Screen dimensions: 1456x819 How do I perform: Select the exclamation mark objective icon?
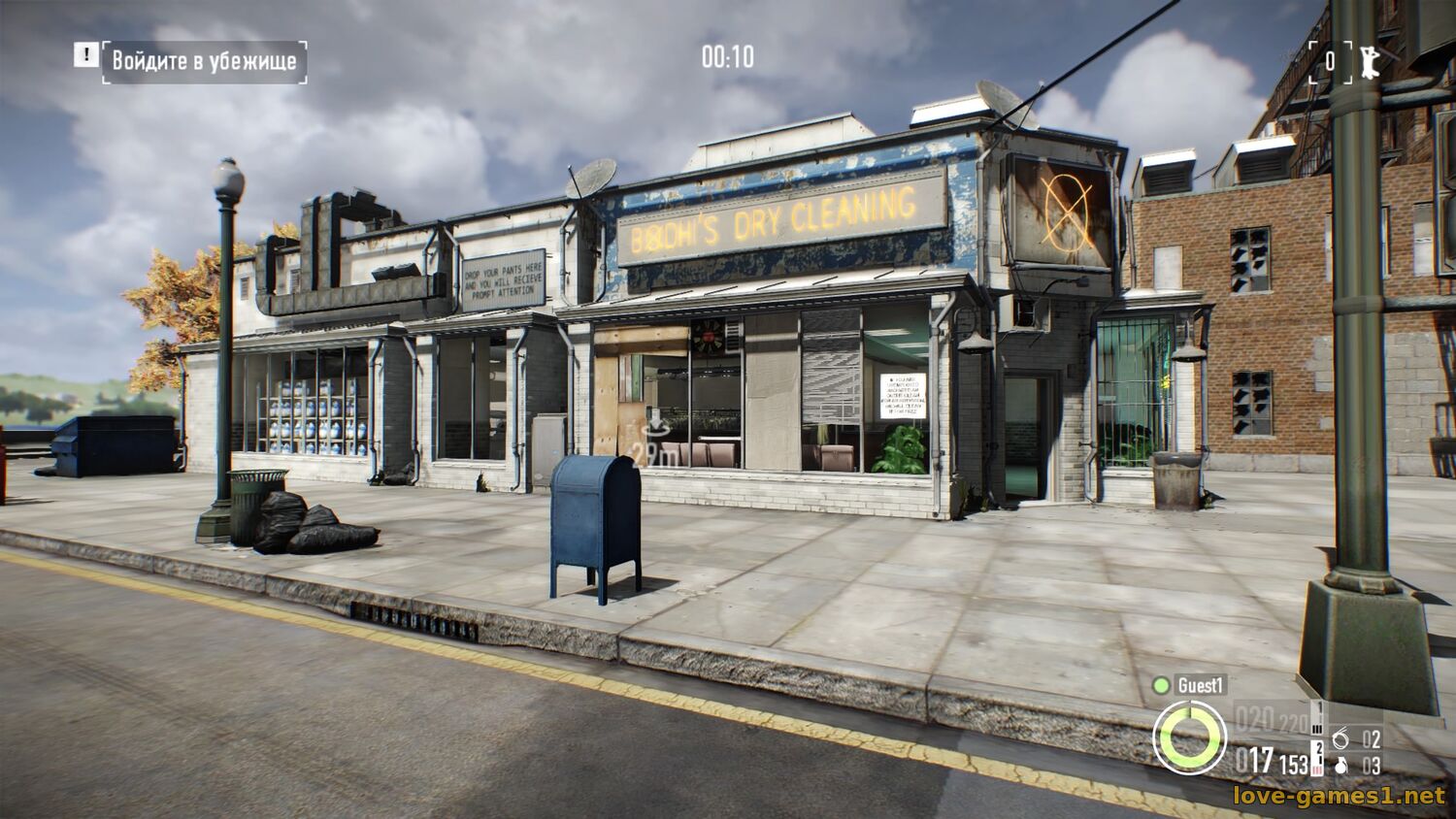tap(85, 55)
